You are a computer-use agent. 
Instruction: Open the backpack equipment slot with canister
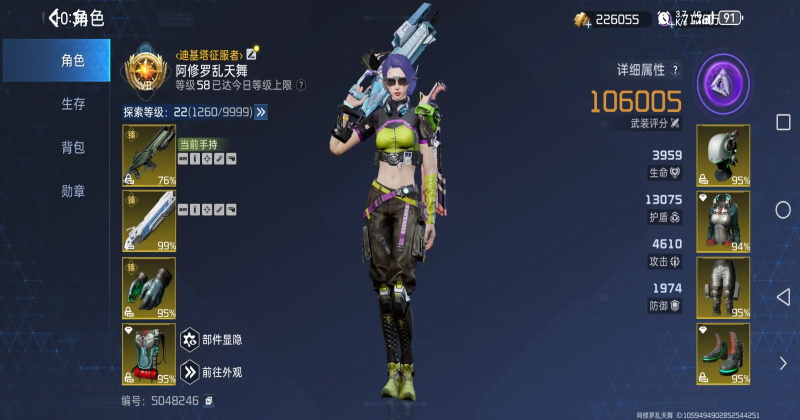click(149, 354)
